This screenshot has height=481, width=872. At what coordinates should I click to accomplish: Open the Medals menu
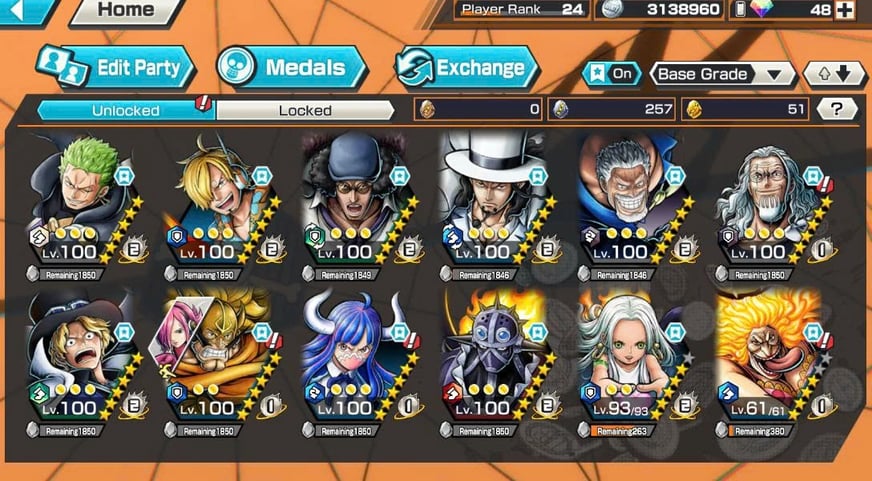point(292,68)
